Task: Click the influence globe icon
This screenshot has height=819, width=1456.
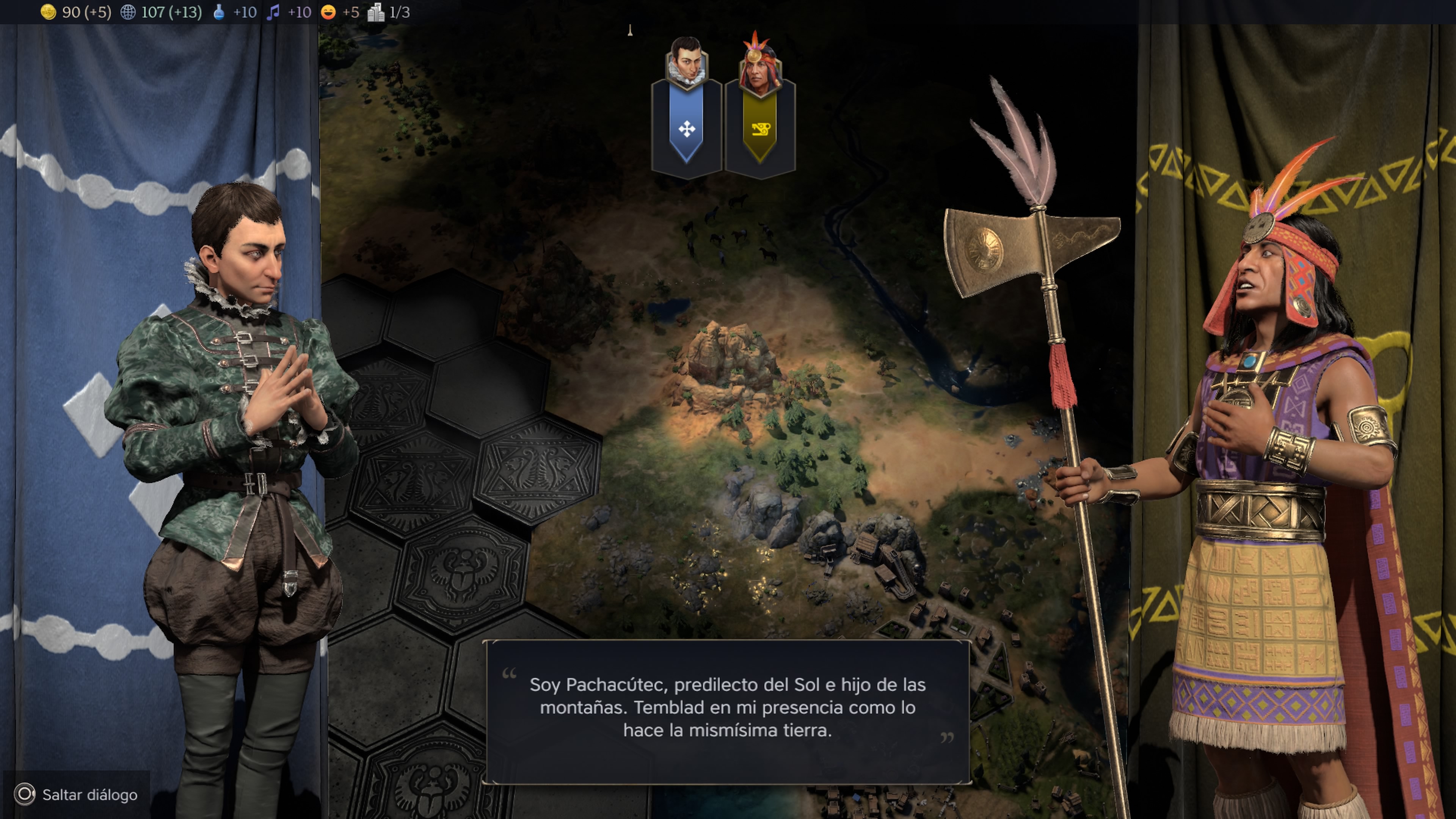Action: click(128, 12)
